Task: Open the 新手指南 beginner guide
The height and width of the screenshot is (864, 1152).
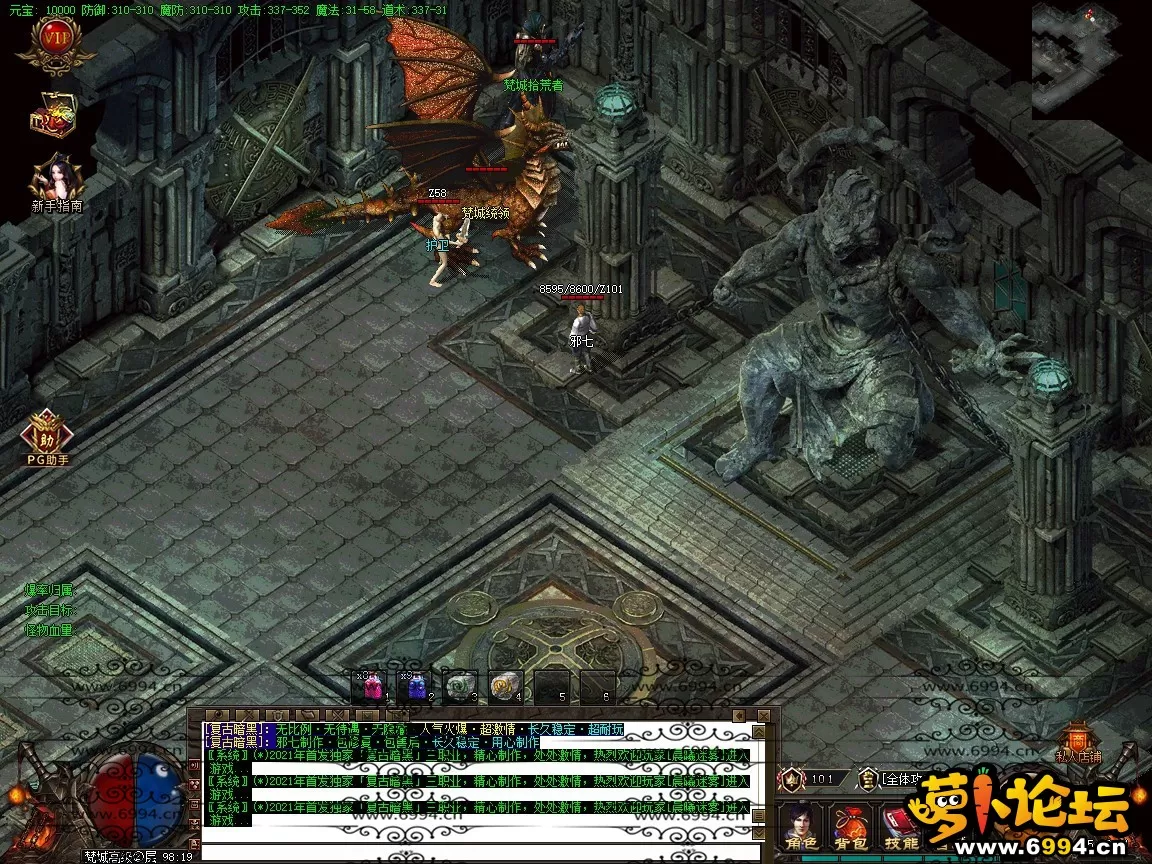Action: click(56, 181)
